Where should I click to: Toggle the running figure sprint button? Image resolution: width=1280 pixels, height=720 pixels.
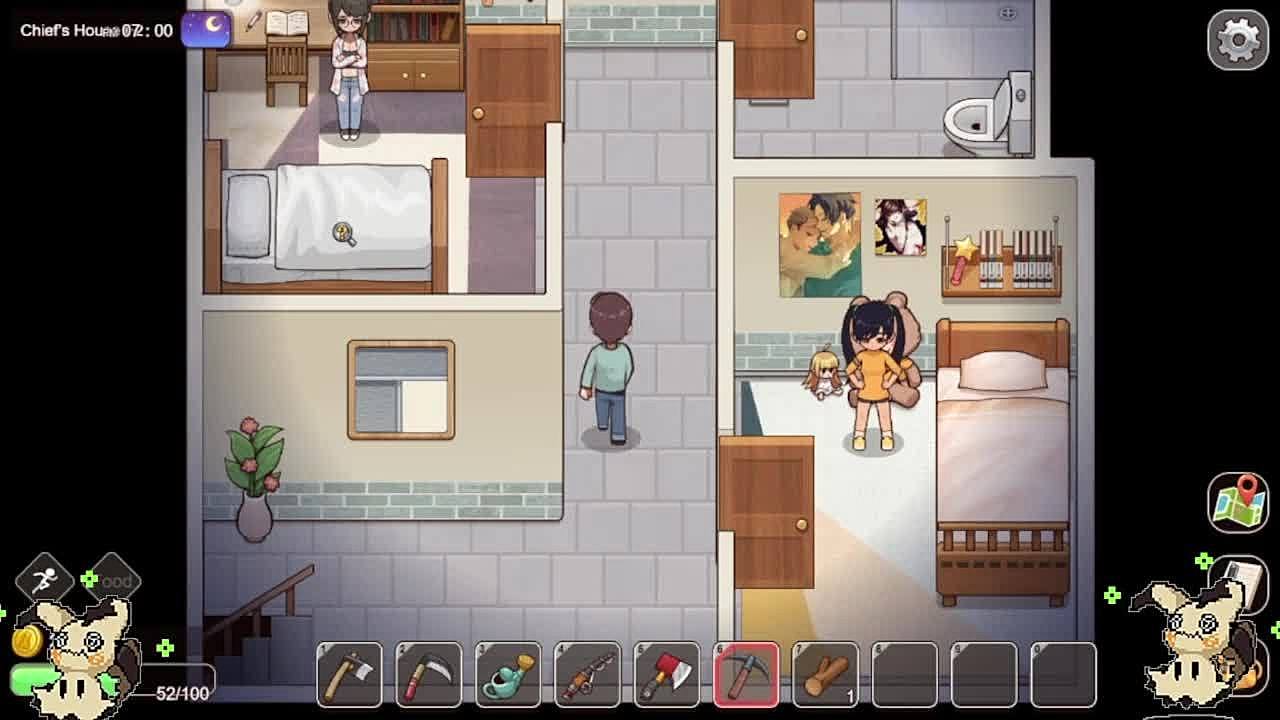click(x=44, y=579)
